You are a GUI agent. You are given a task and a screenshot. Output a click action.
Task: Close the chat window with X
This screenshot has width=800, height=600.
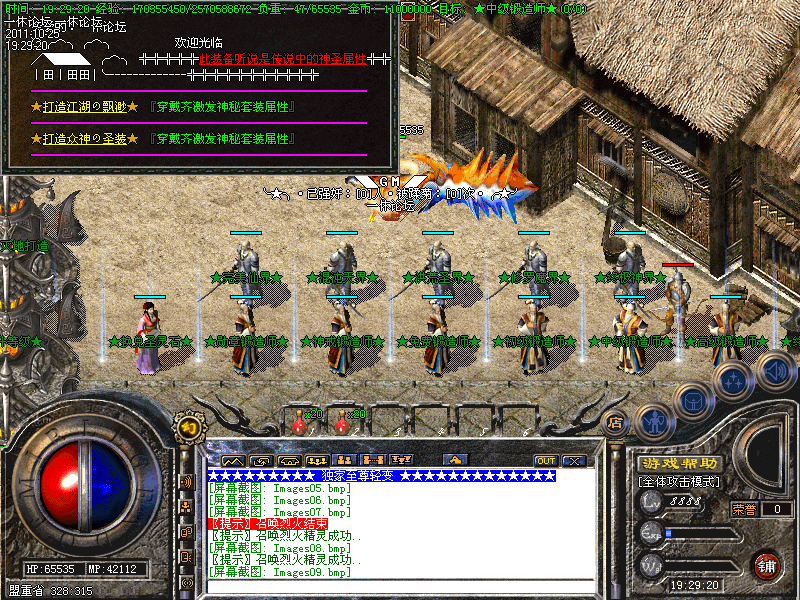(x=573, y=461)
